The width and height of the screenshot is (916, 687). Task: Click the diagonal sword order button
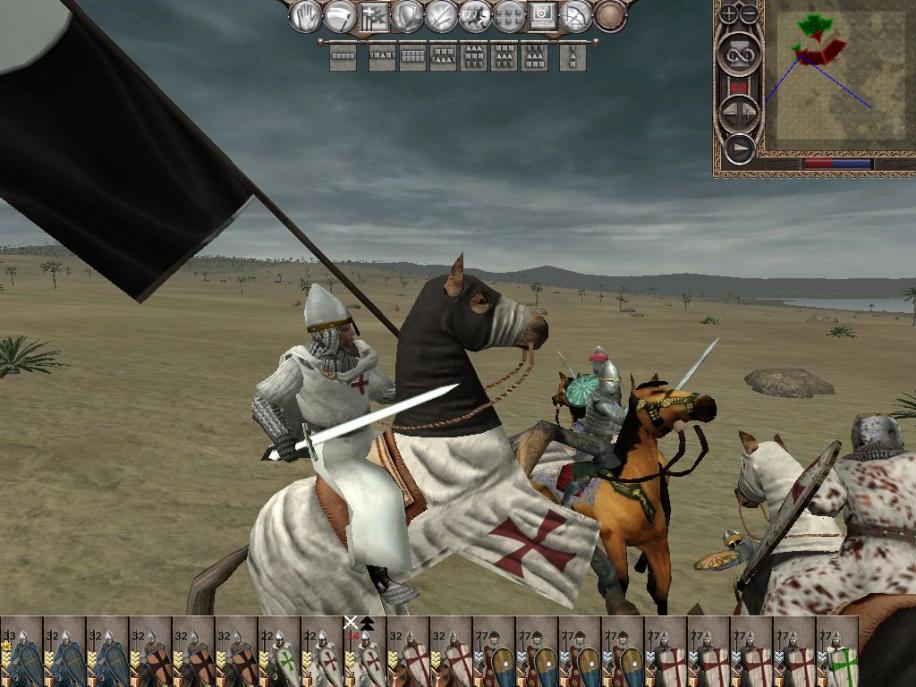(441, 16)
